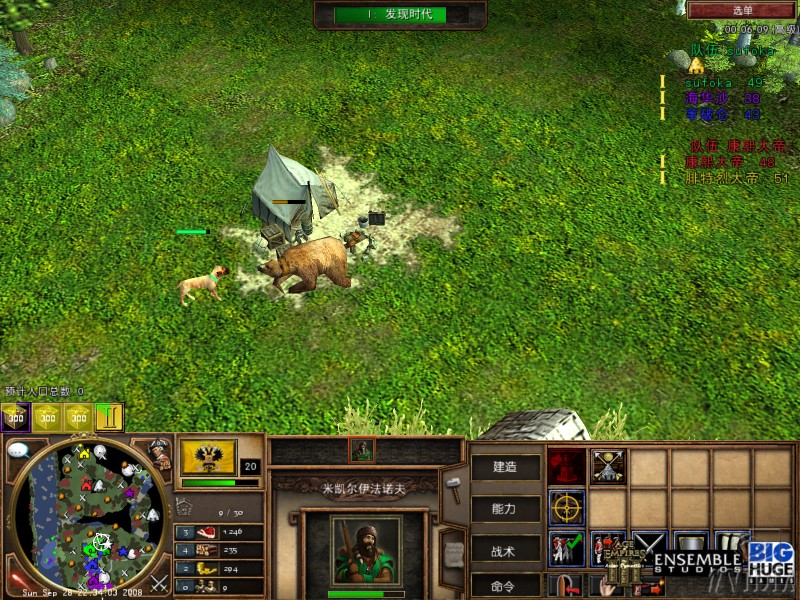
Task: Select the 建造 build tab
Action: coord(505,466)
